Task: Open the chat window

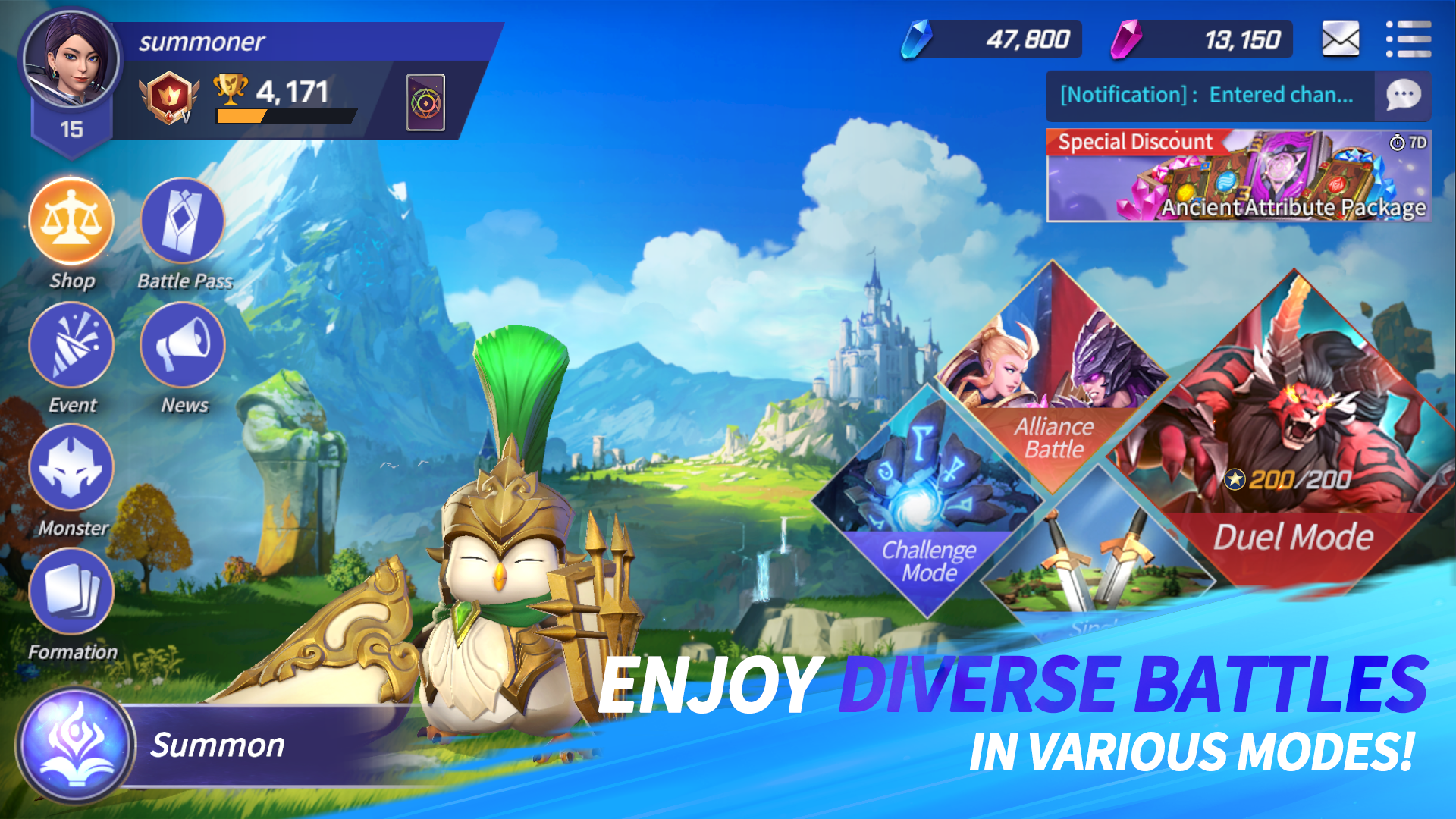Action: click(1404, 96)
